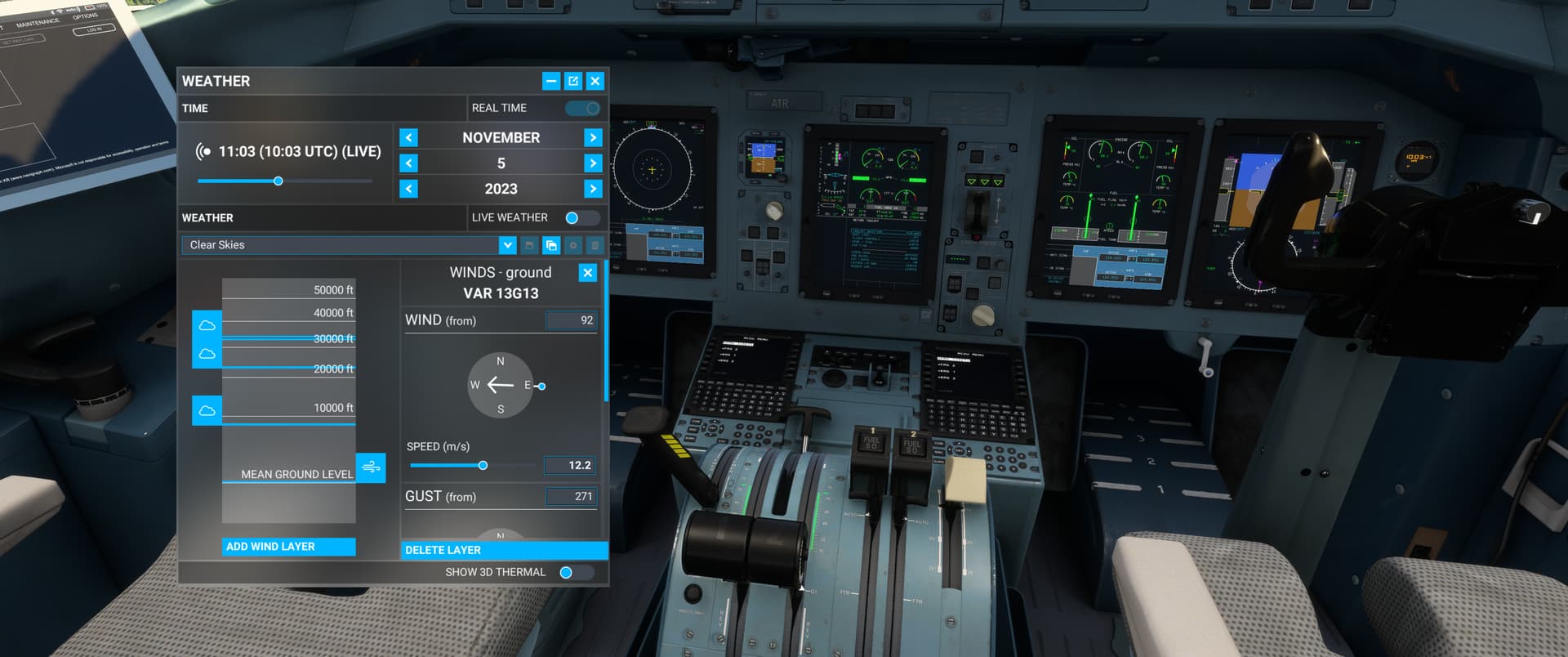Select the cloud layer icon near 10000 ft
This screenshot has height=657, width=1568.
207,410
